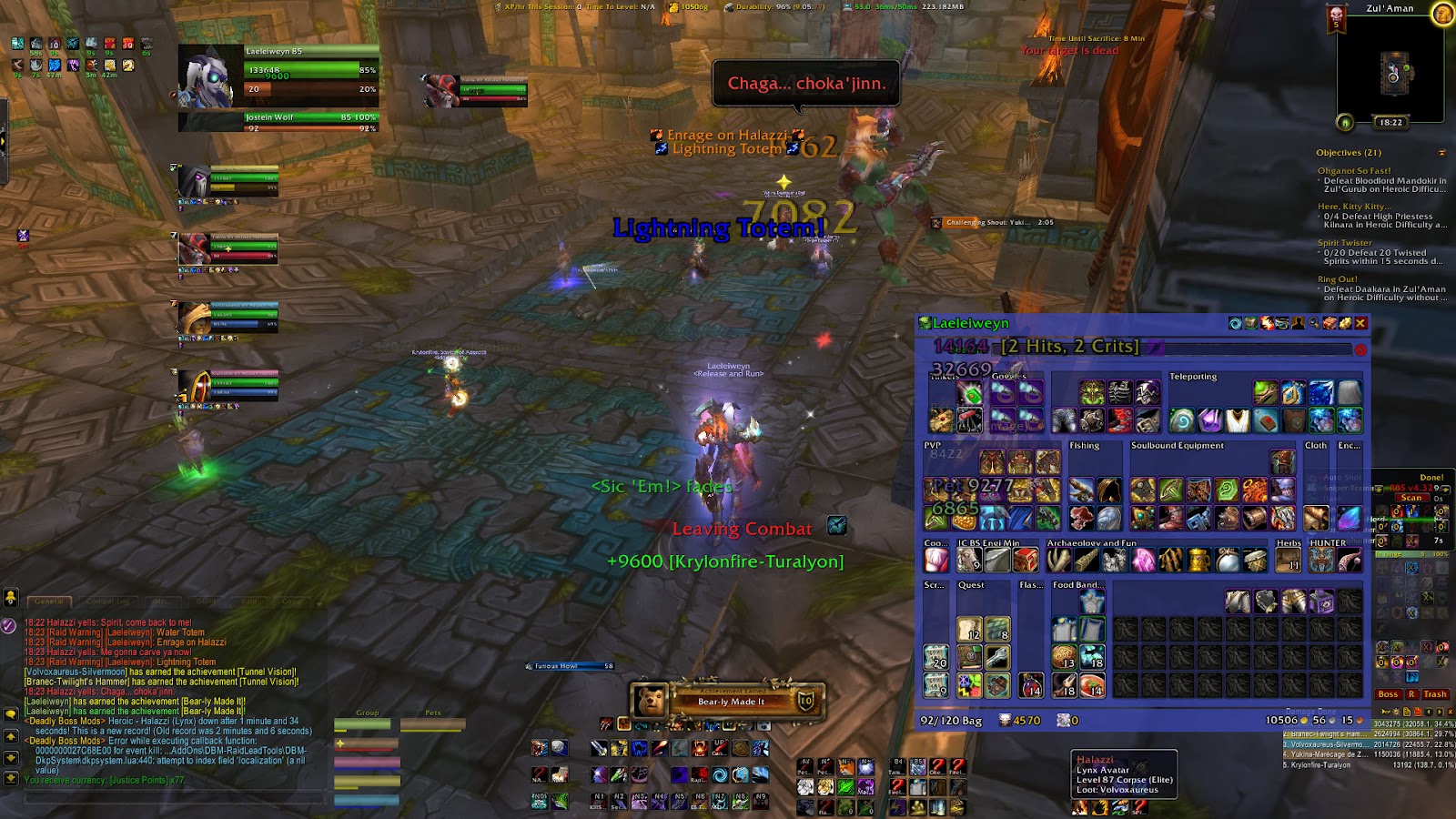The width and height of the screenshot is (1456, 819).
Task: Click the Zul'Aman minimap clock showing 18:22
Action: (x=1391, y=119)
